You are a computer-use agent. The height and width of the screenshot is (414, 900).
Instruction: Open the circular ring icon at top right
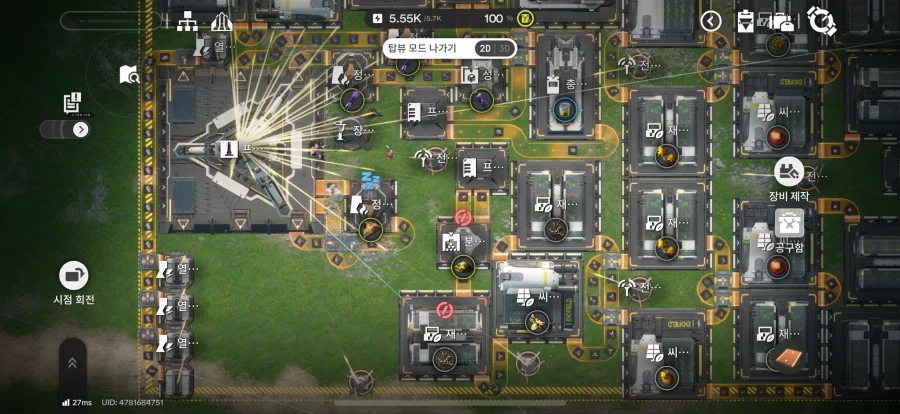pos(822,19)
